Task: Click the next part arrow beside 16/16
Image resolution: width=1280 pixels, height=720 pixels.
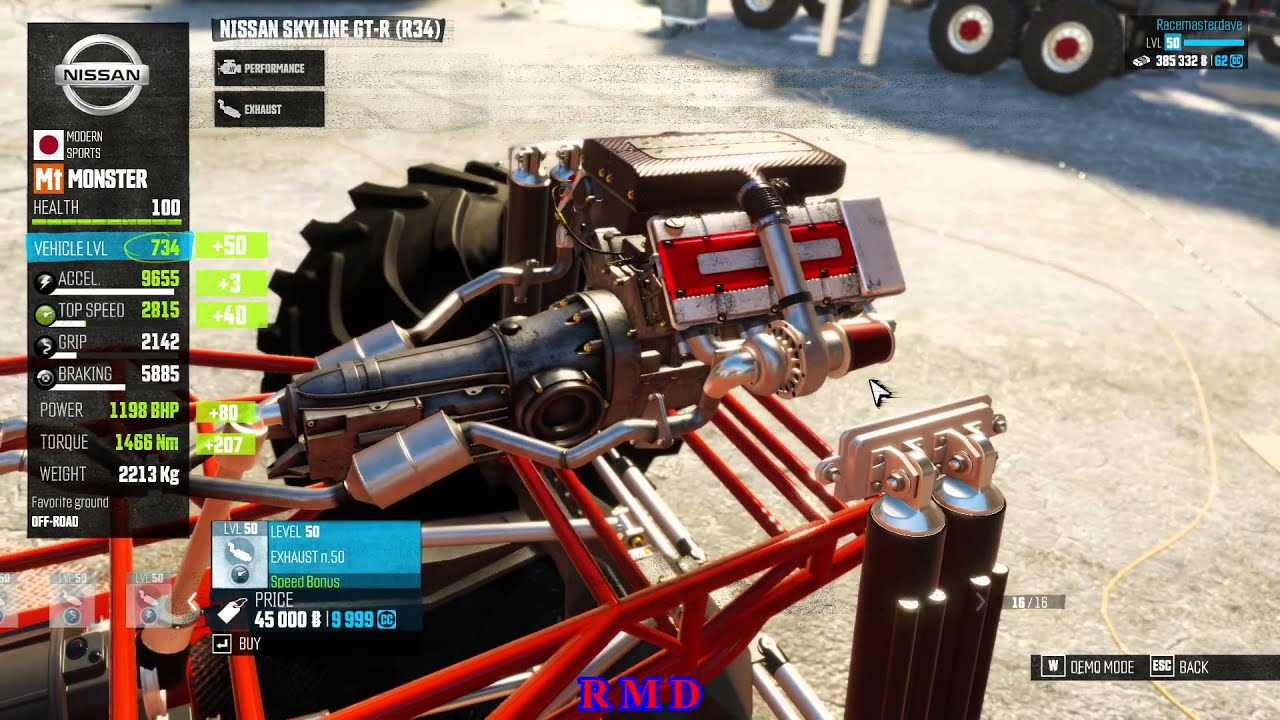Action: pyautogui.click(x=981, y=602)
